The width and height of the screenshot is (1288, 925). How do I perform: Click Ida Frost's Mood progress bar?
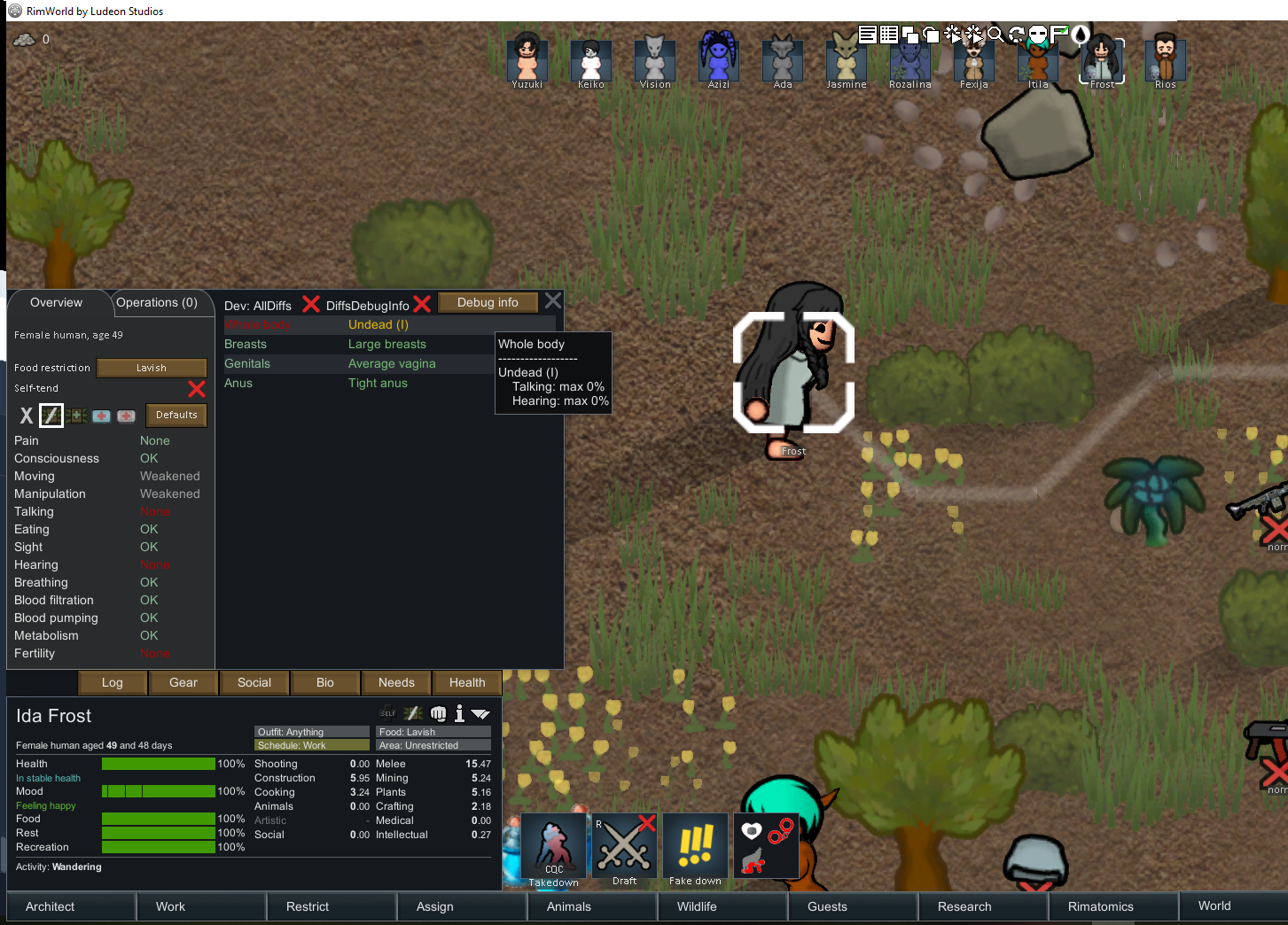point(158,791)
